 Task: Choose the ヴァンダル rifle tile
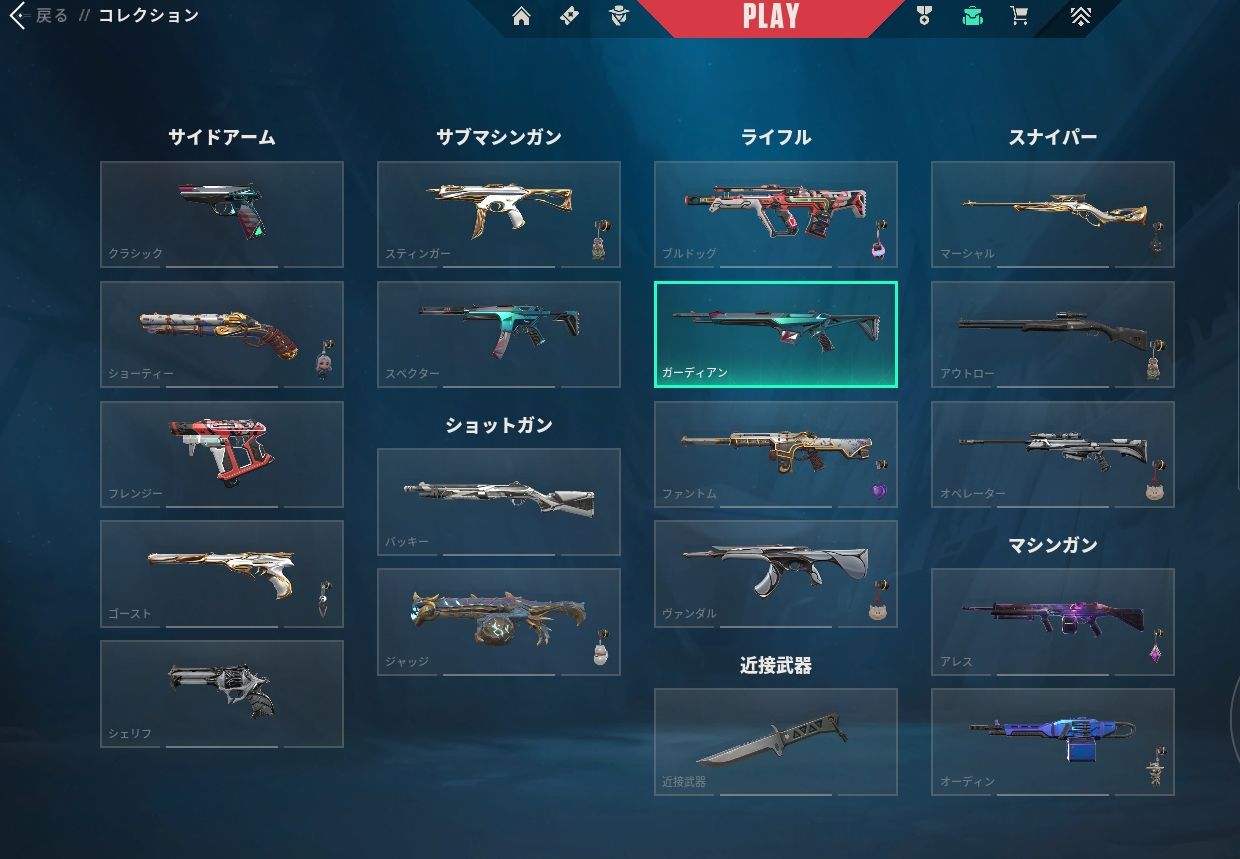(x=775, y=573)
